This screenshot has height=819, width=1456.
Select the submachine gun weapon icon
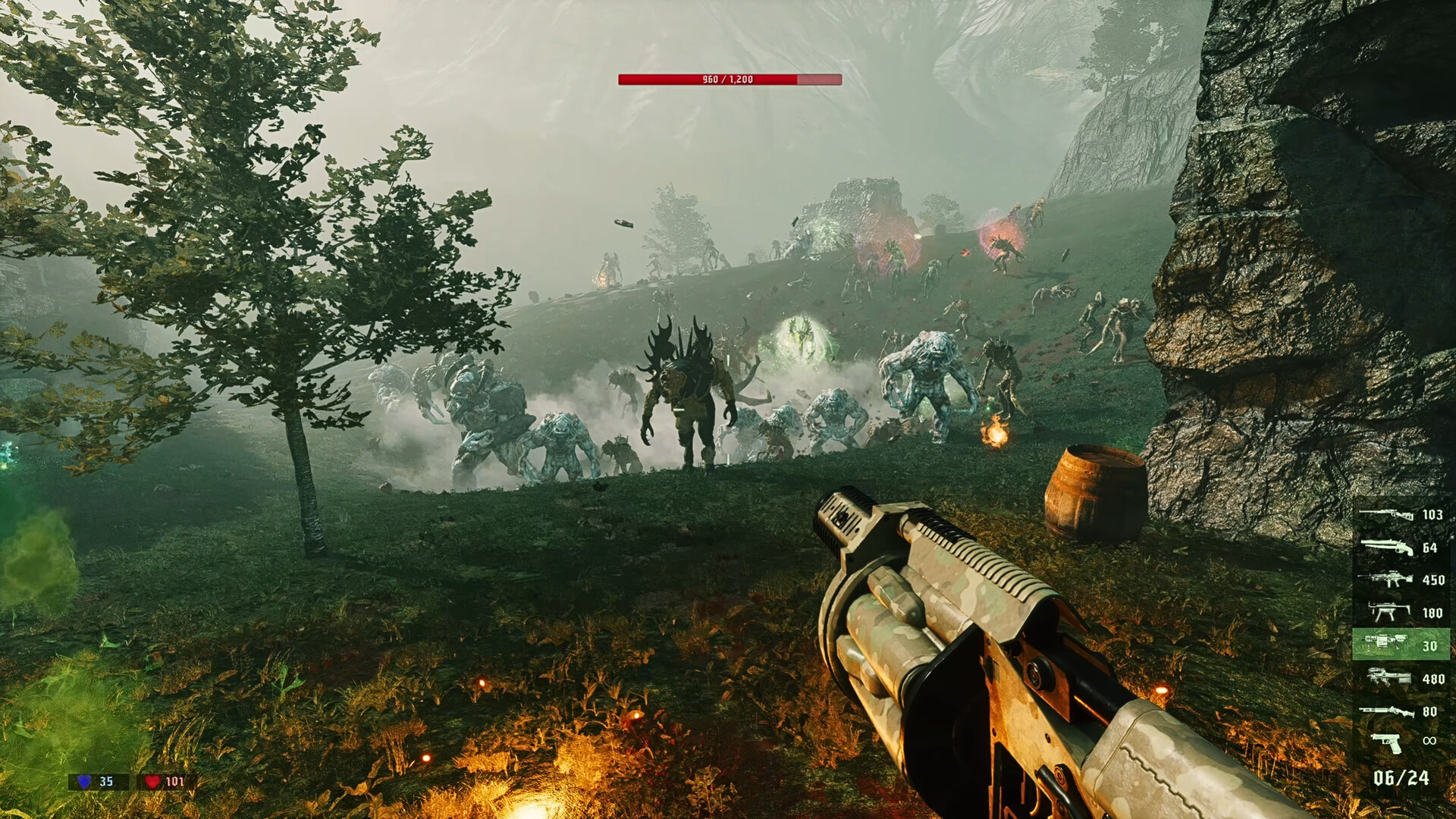coord(1388,613)
